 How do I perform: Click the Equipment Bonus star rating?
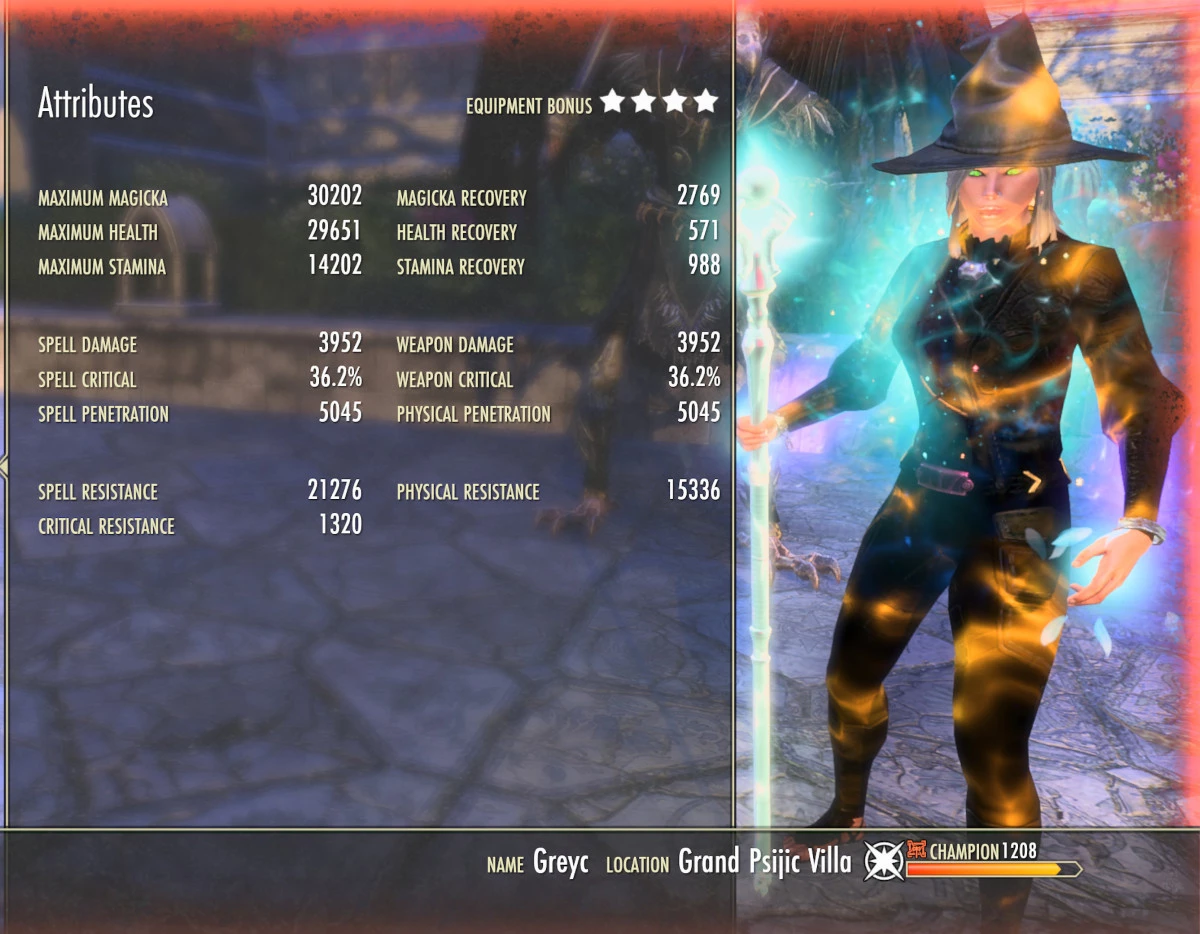click(659, 102)
